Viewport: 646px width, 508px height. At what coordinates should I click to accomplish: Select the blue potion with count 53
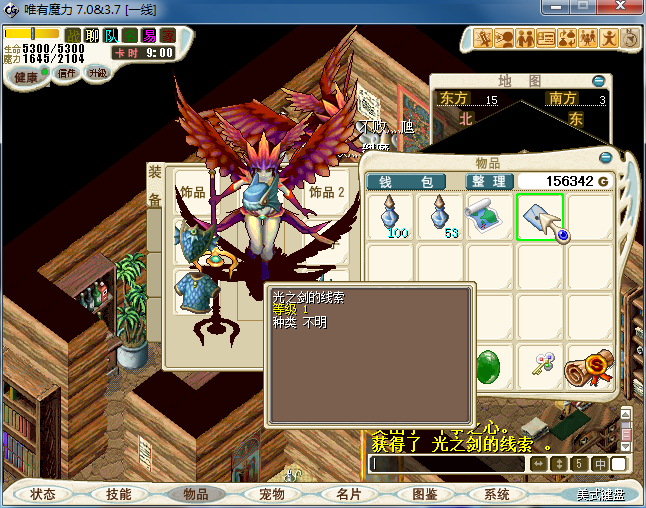[x=439, y=217]
